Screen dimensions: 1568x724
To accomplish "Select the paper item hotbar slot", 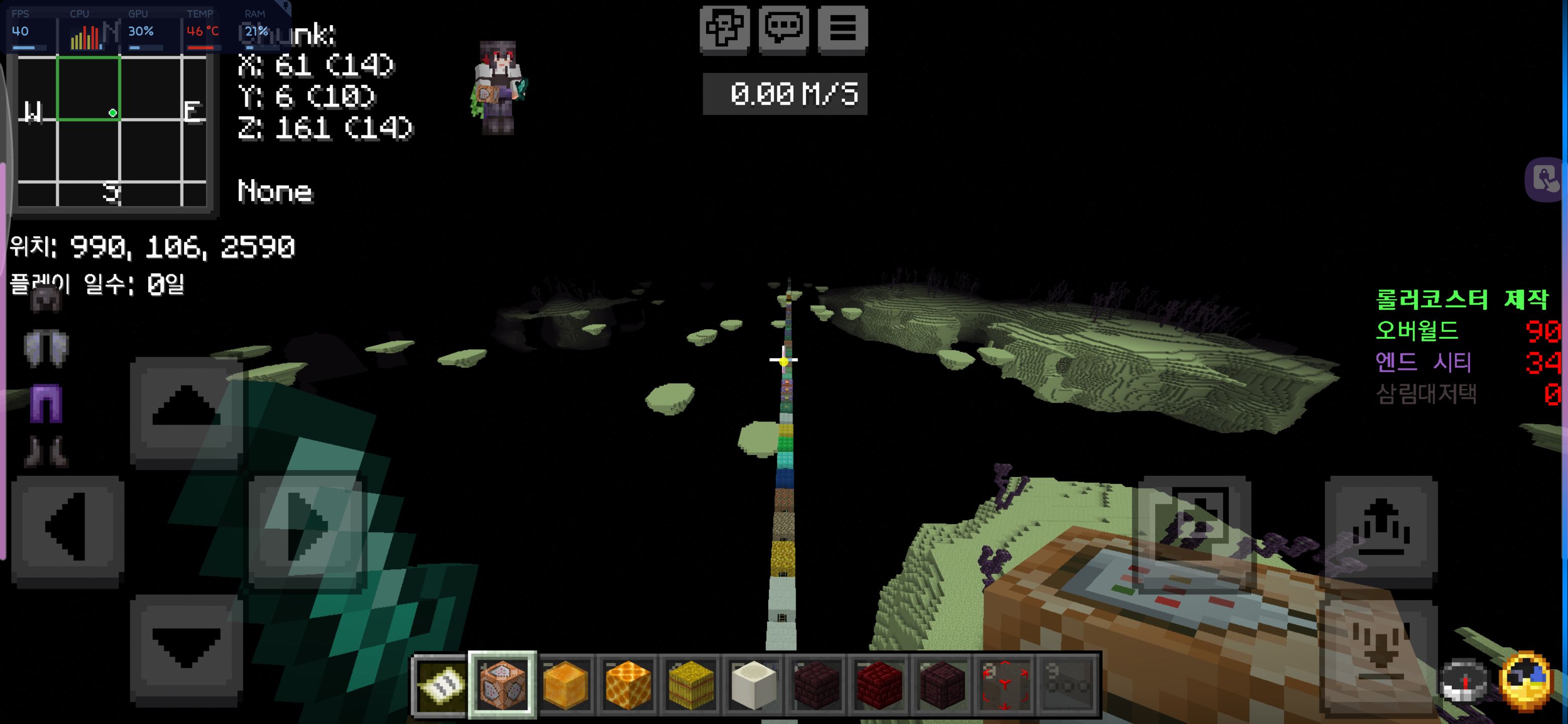I will 439,685.
